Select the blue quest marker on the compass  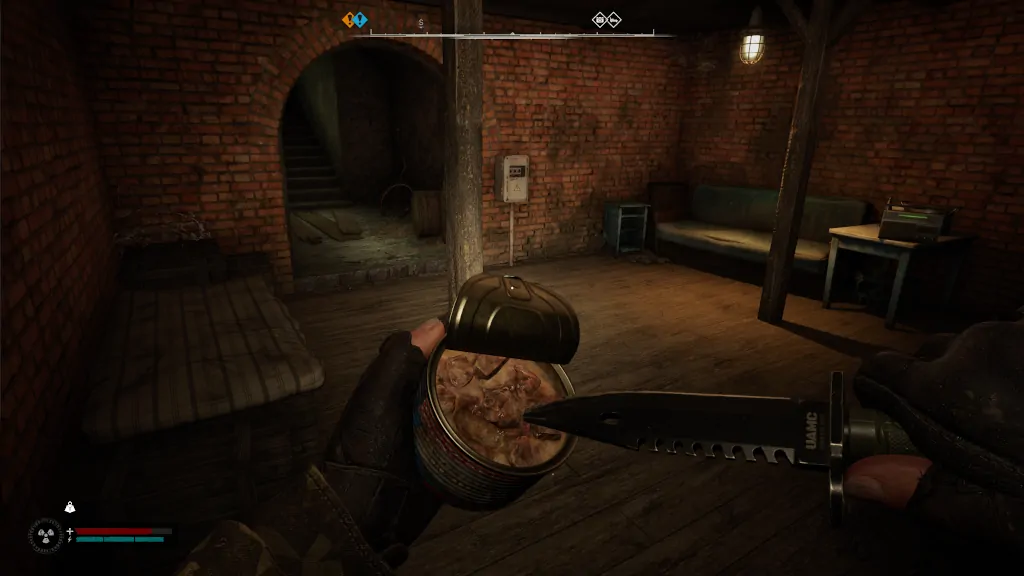coord(361,19)
